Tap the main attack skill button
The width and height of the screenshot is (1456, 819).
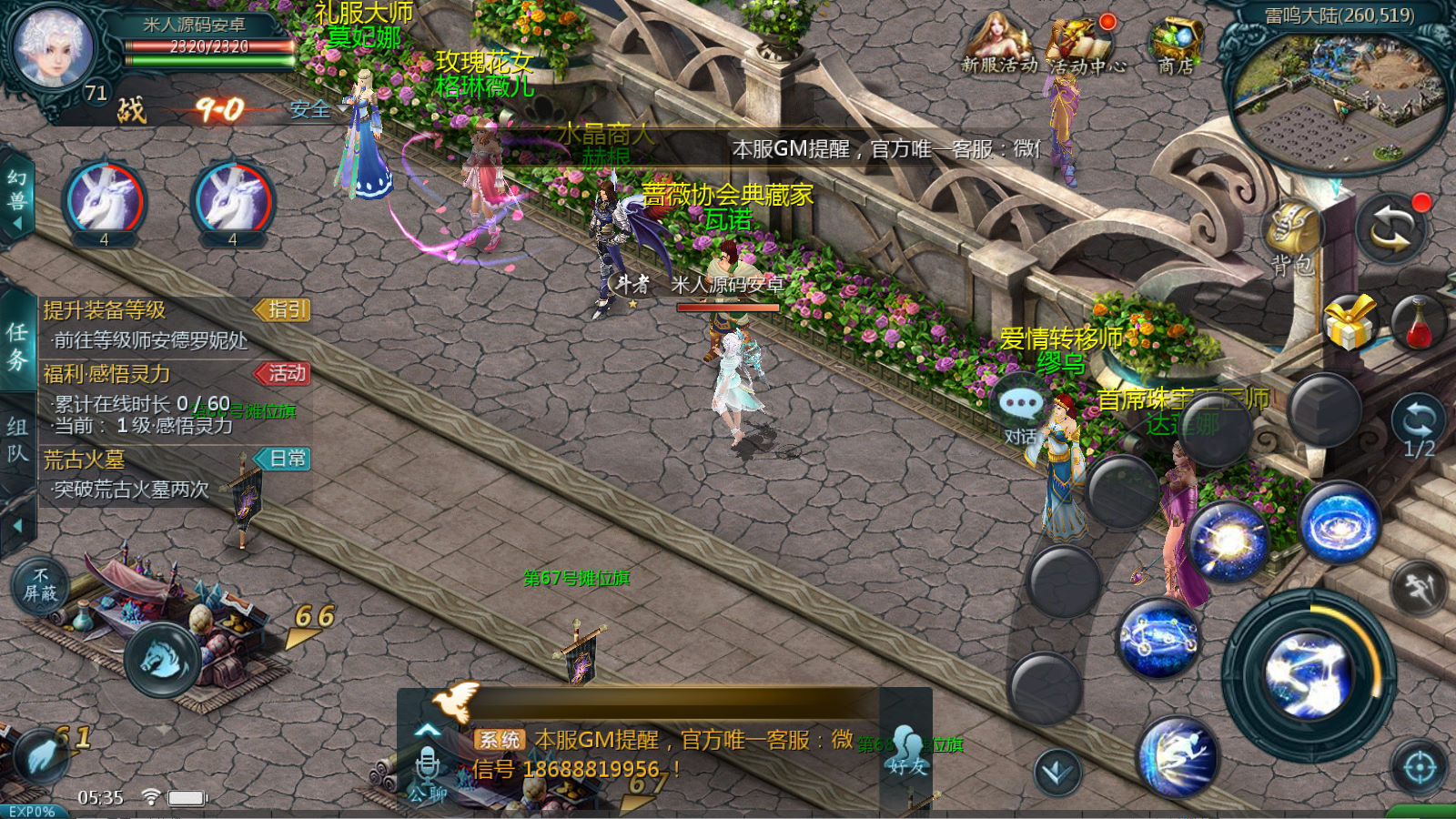(1309, 675)
